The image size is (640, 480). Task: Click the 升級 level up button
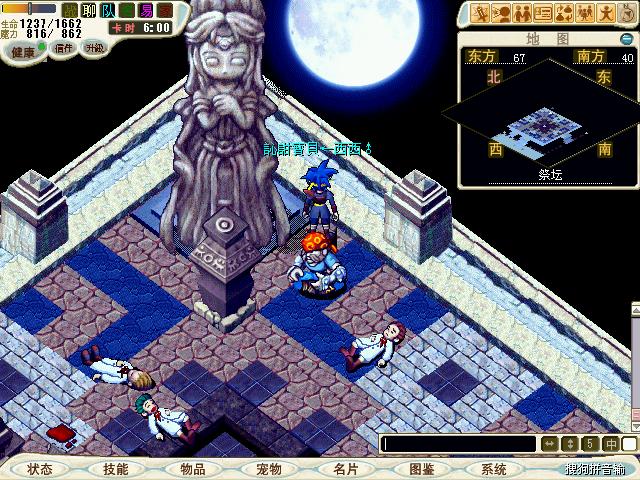tap(94, 47)
